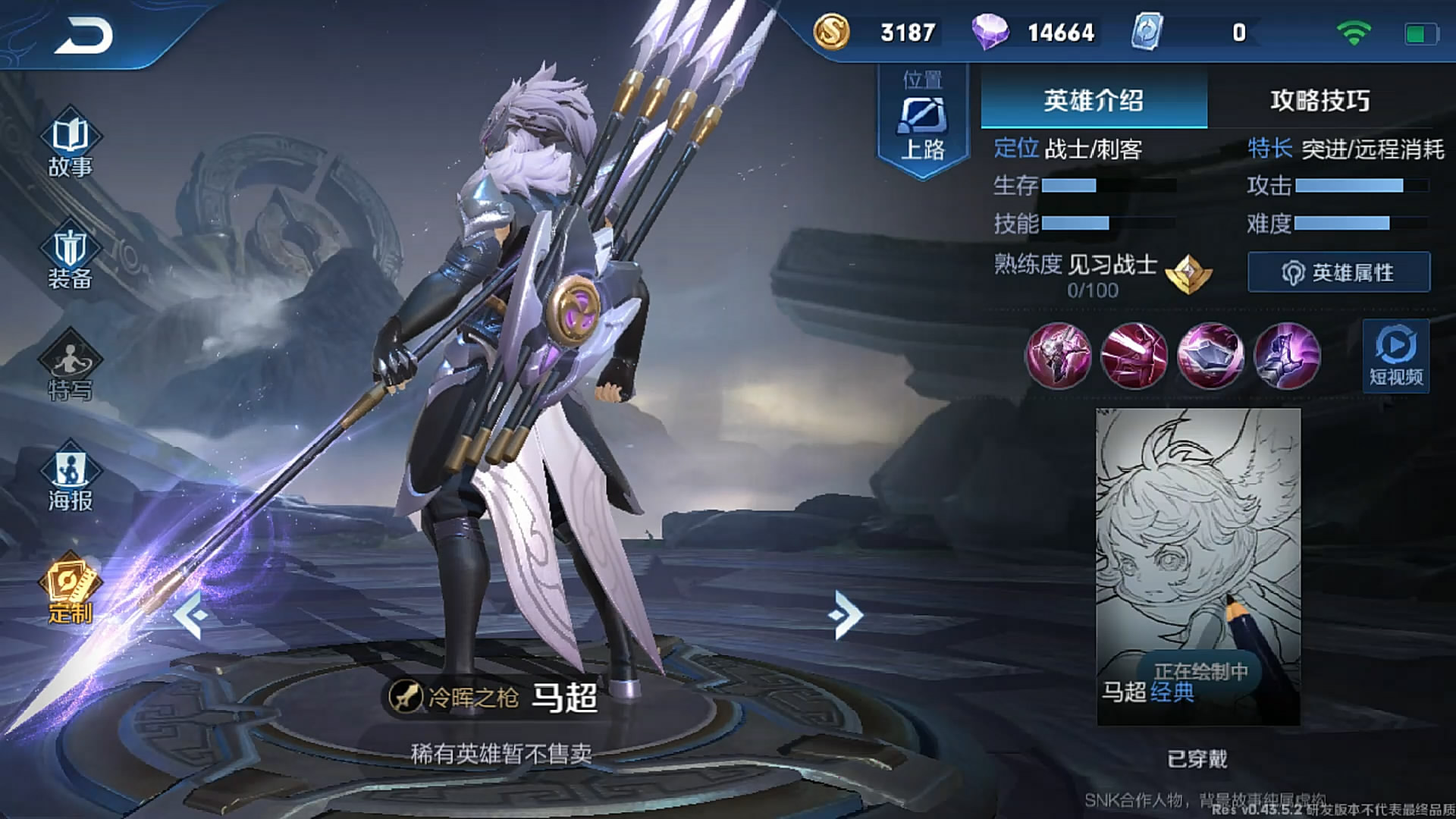The image size is (1456, 819).
Task: View the fourth purple skill icon
Action: point(1287,356)
